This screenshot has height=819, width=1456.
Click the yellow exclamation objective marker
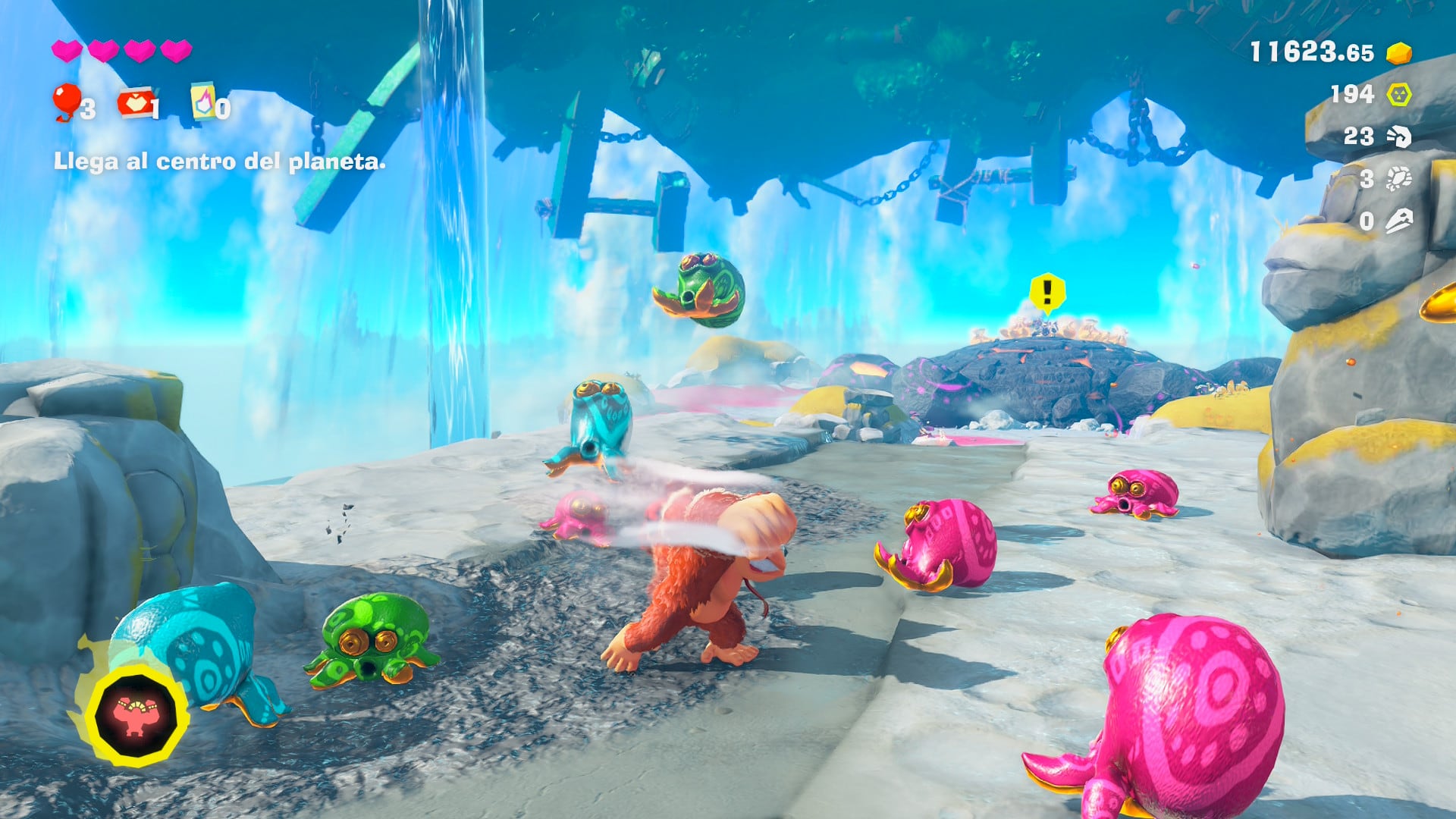(x=1048, y=292)
